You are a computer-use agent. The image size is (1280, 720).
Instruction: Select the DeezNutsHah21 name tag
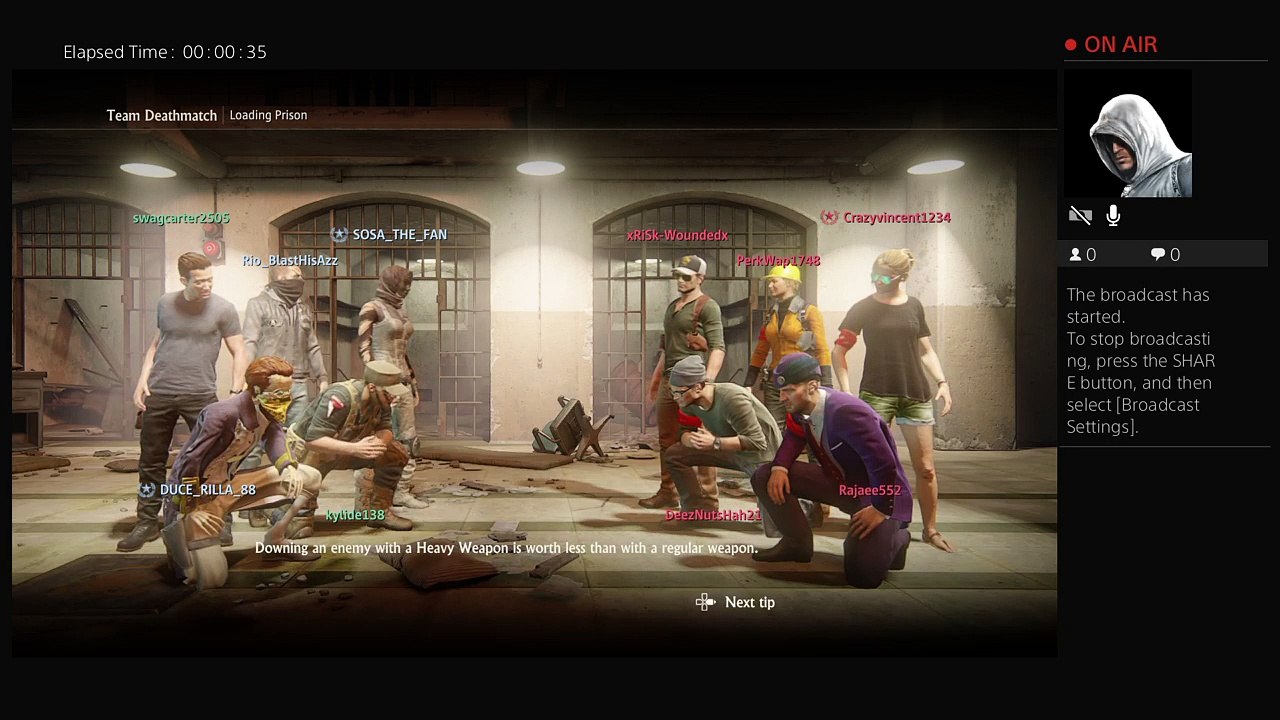(x=713, y=515)
